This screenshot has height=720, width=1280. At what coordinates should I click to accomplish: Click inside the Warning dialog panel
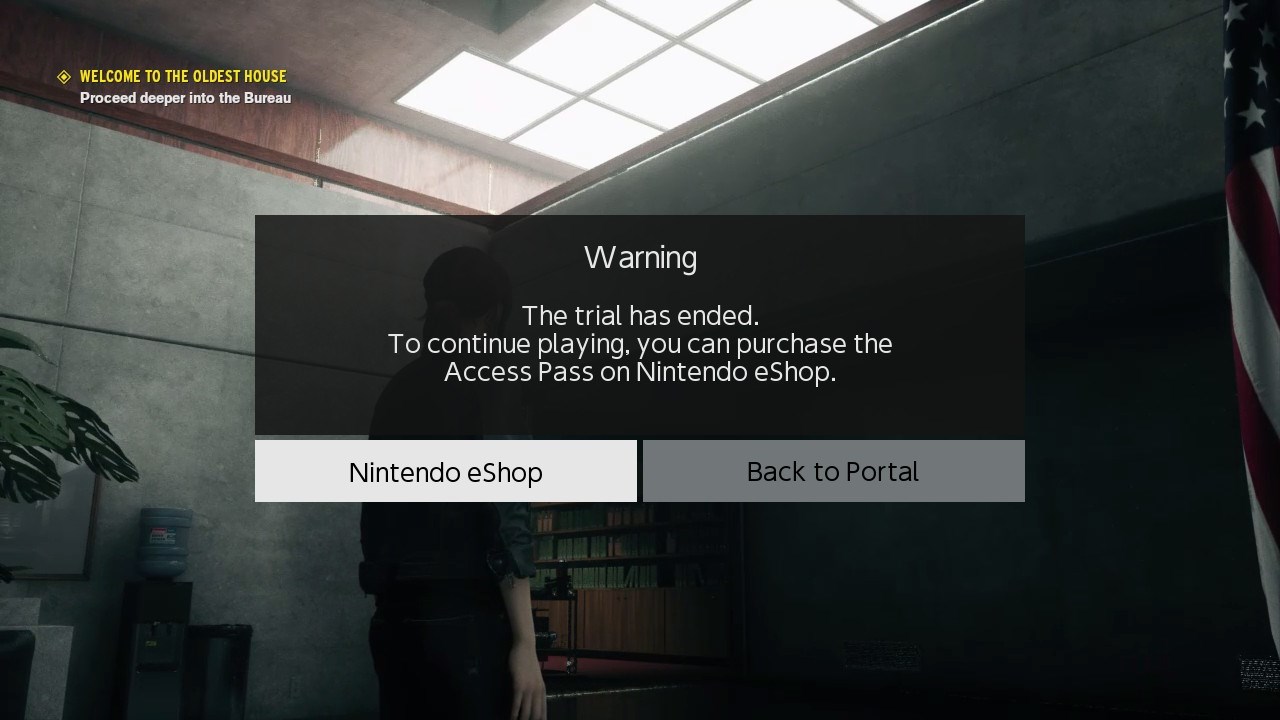click(x=639, y=325)
